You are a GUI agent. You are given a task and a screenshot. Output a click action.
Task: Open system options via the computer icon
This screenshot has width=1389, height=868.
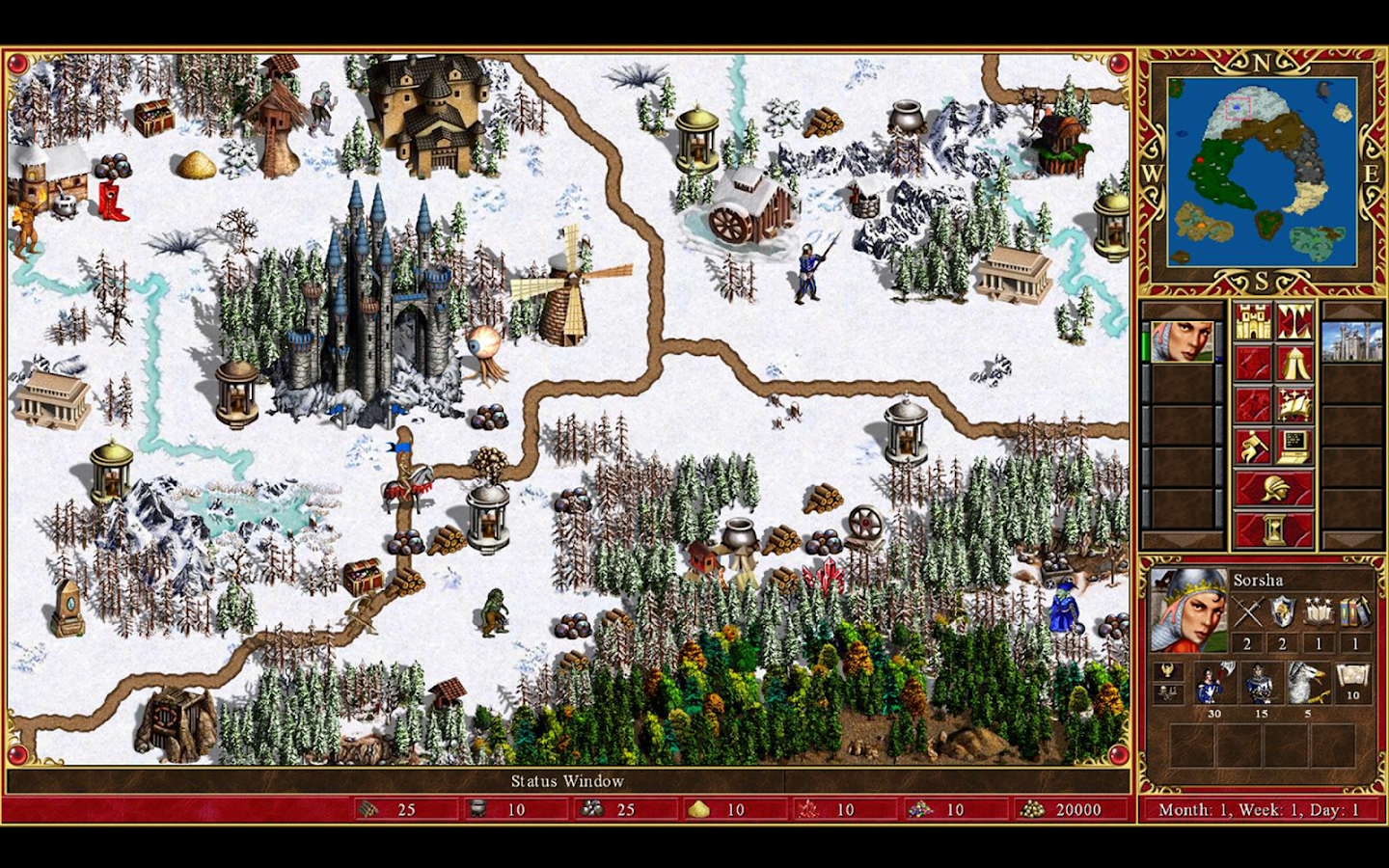click(1294, 447)
